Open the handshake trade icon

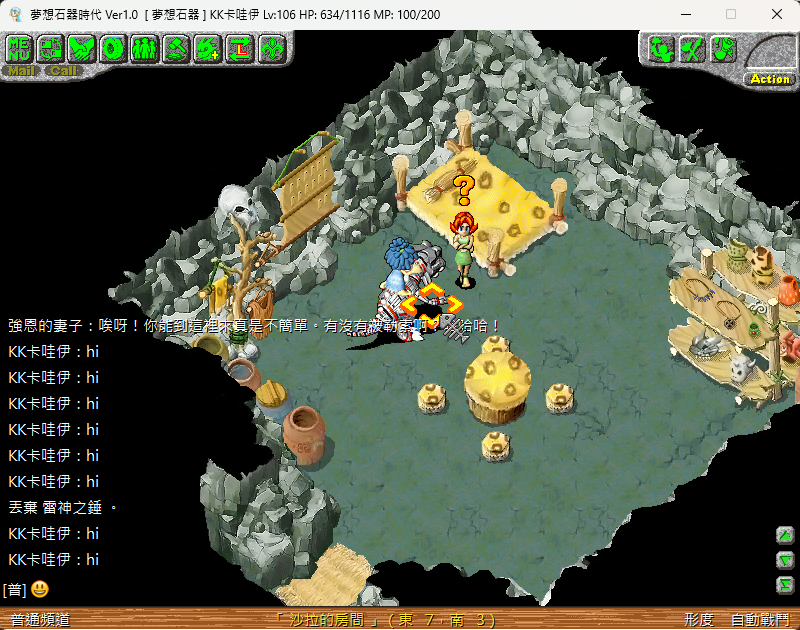82,47
